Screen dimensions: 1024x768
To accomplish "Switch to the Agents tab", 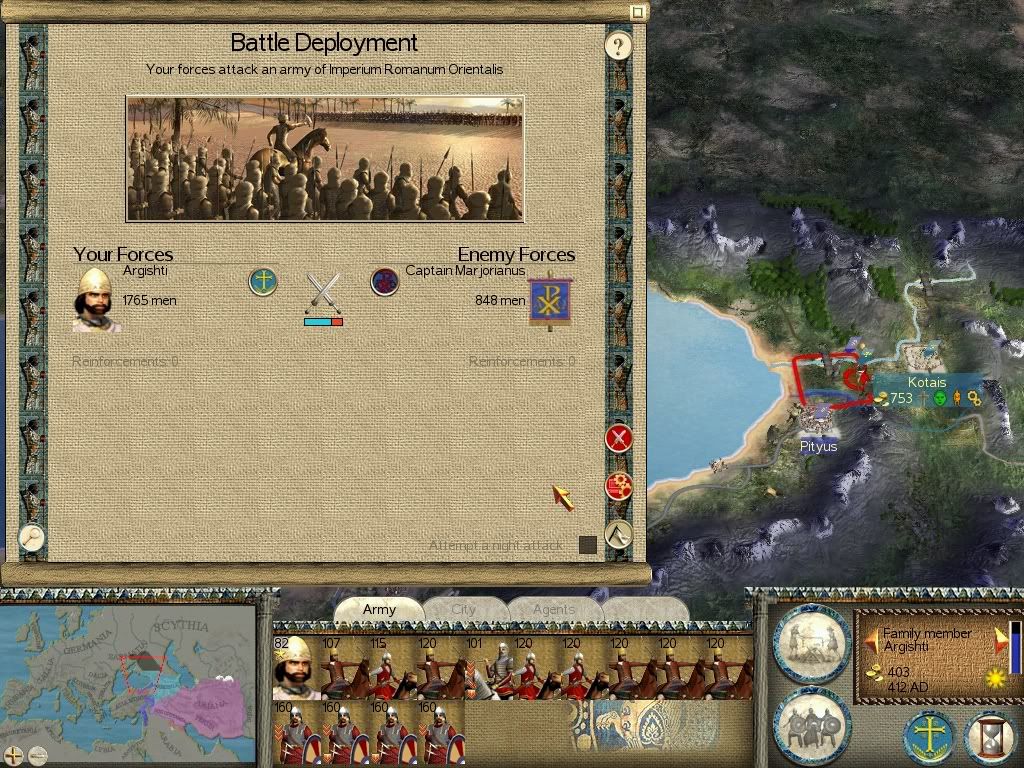I will tap(553, 609).
